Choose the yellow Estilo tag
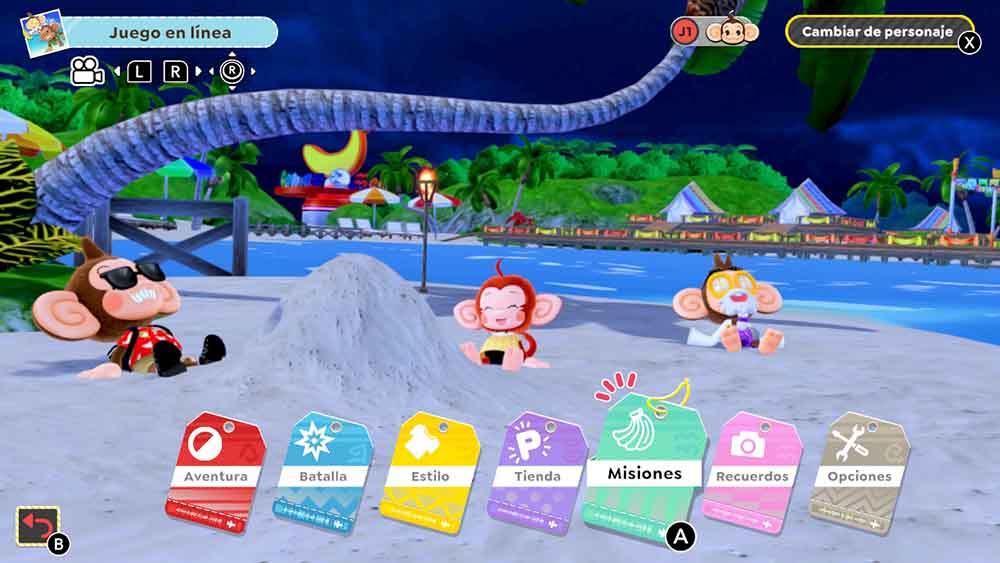This screenshot has width=1000, height=563. click(430, 473)
